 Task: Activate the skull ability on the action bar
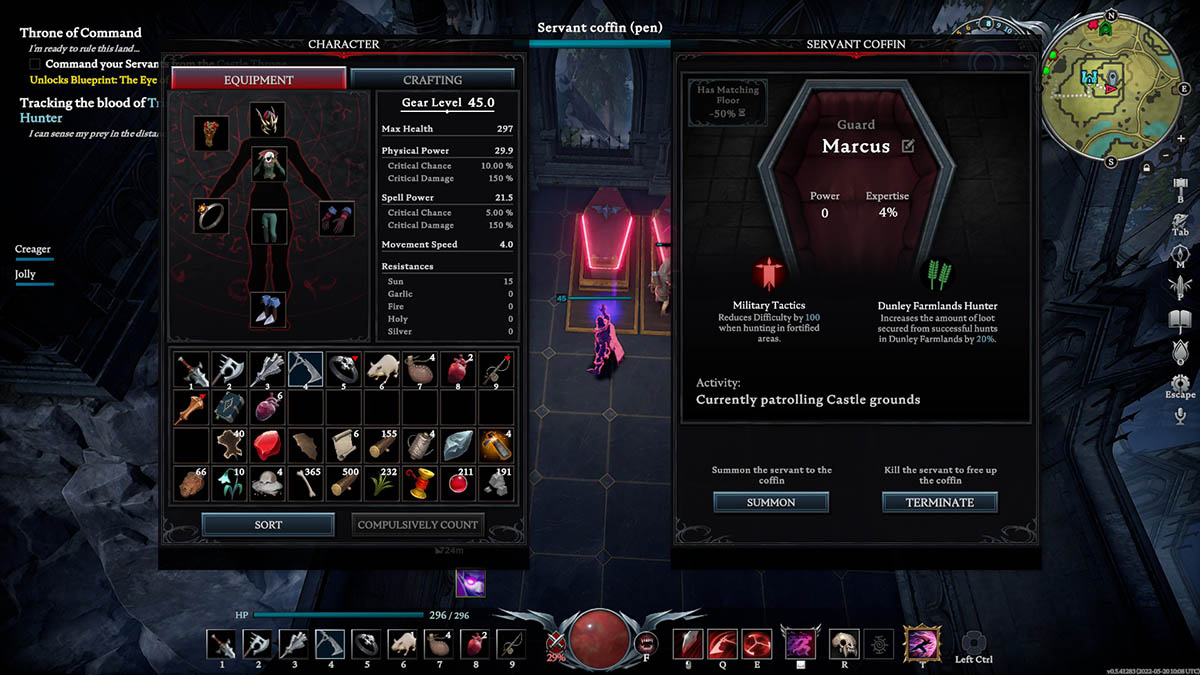point(841,643)
